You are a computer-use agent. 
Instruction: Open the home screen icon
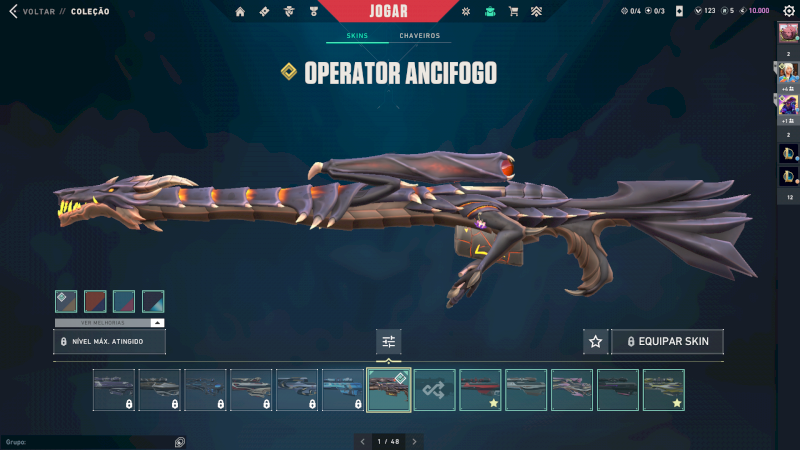click(x=240, y=11)
